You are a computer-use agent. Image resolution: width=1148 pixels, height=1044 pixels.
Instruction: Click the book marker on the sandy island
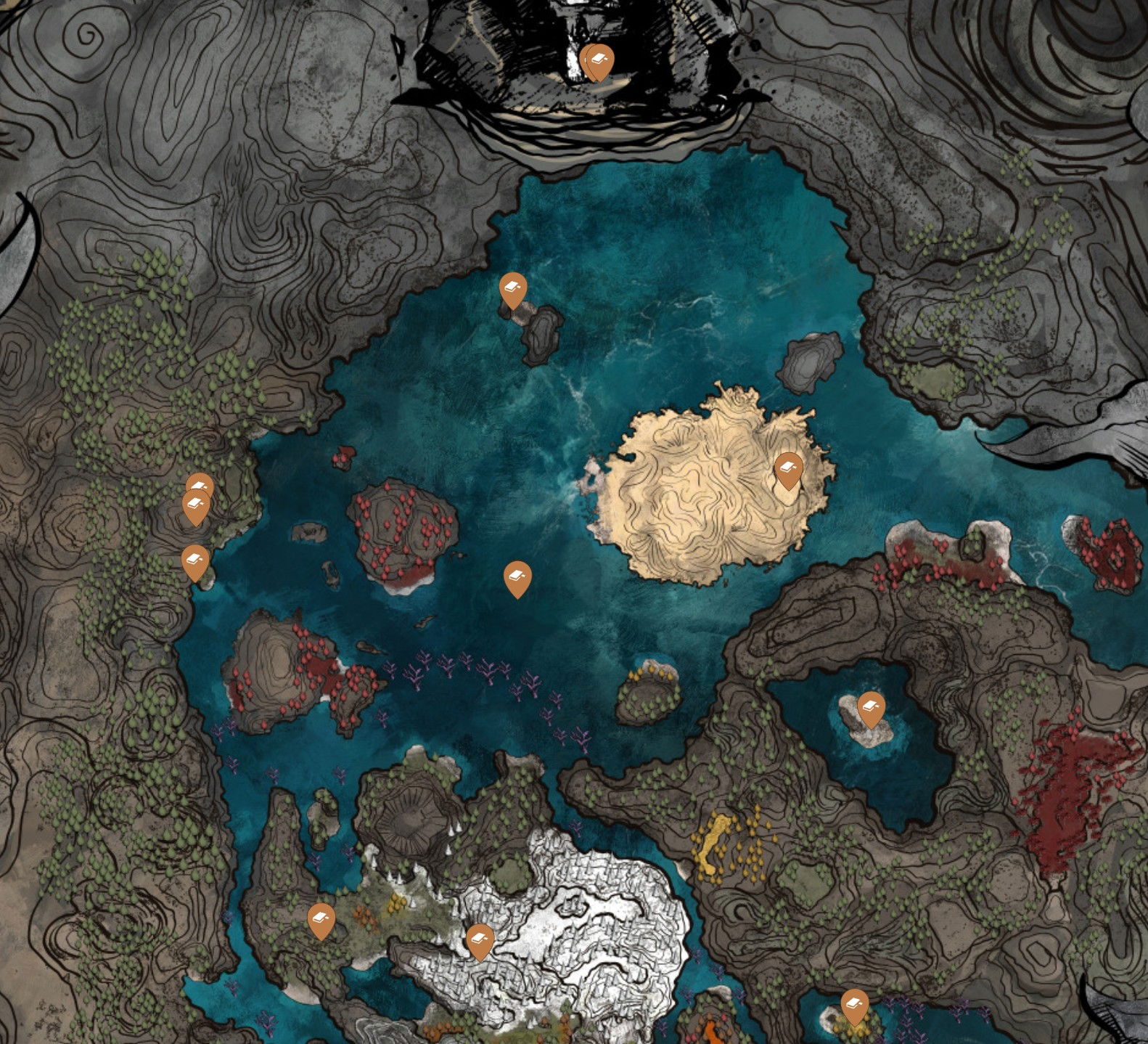tap(788, 469)
